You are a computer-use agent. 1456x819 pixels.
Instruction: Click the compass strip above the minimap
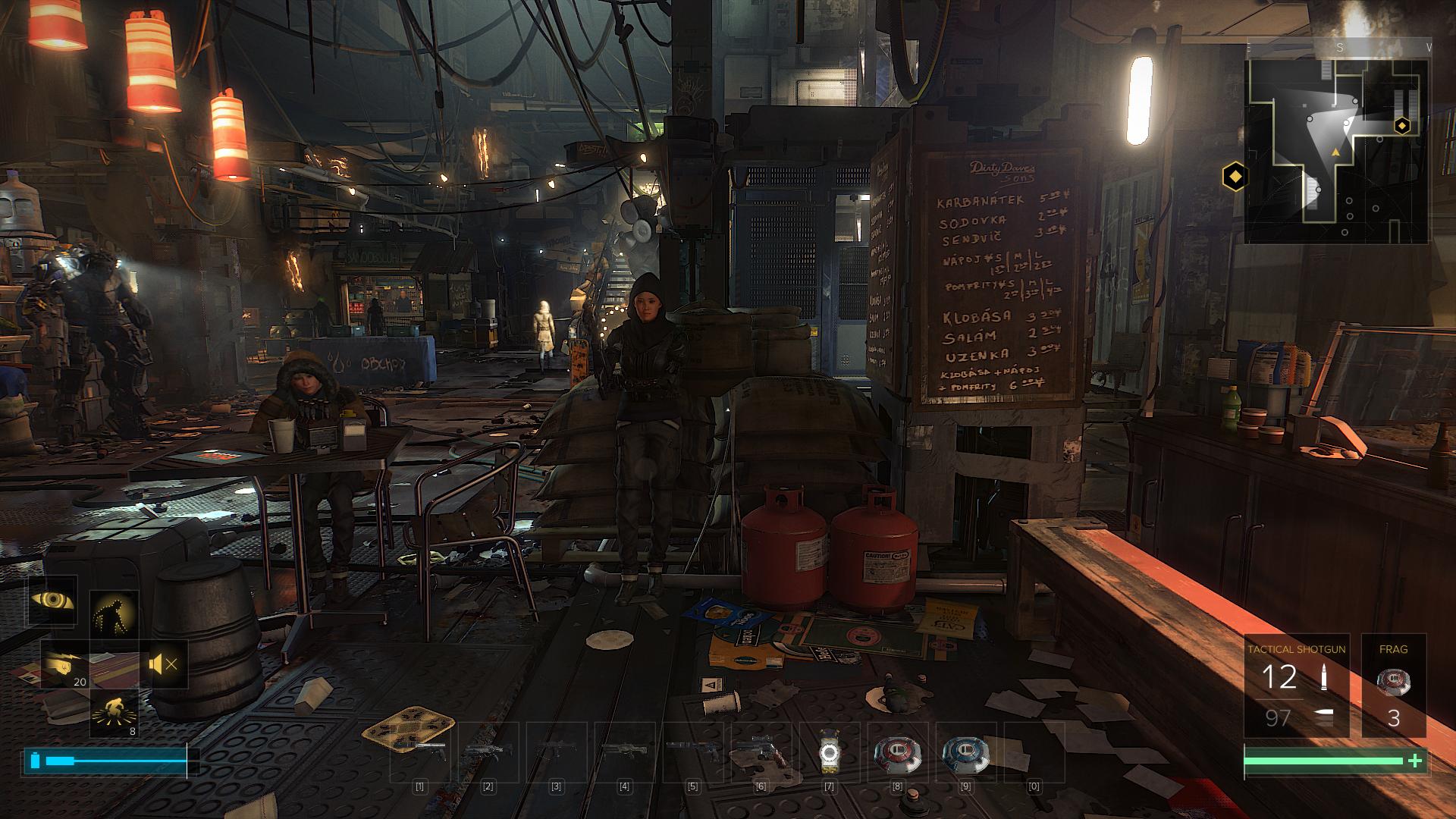tap(1339, 48)
